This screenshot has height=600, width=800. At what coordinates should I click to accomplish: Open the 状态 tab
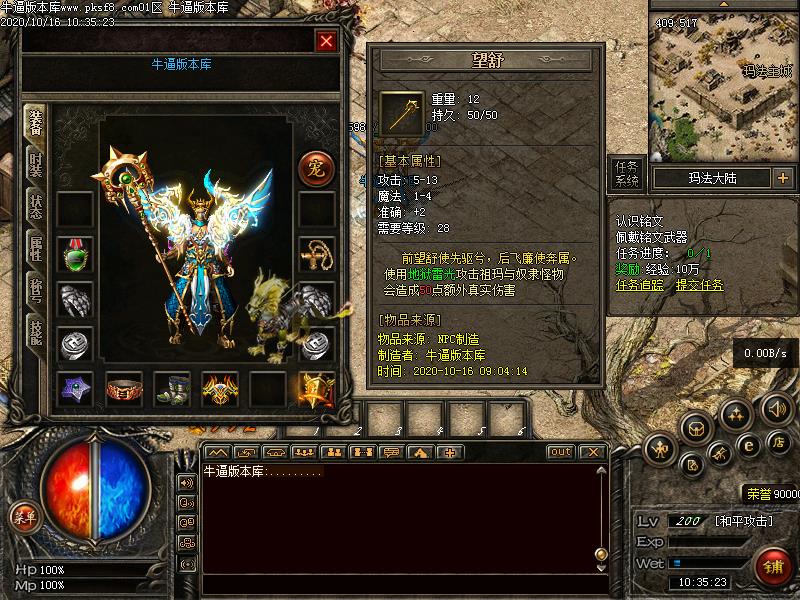pos(35,207)
